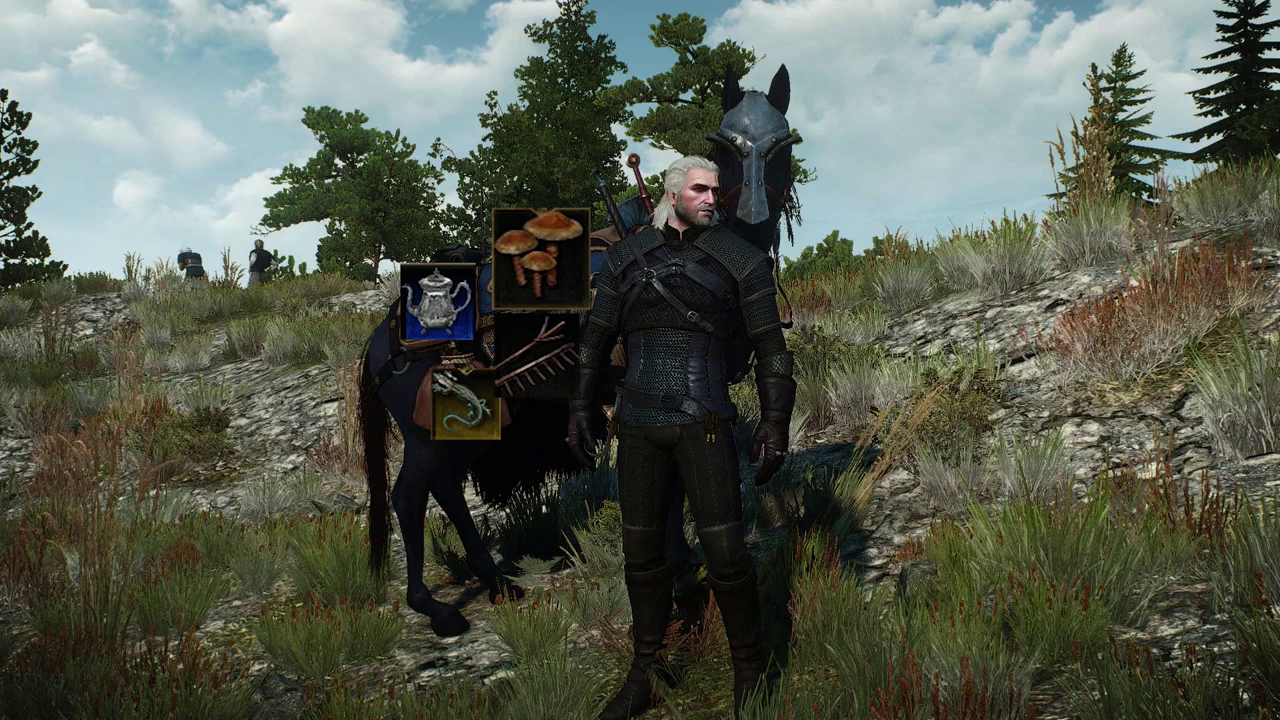Select the bundle of twigs item icon
This screenshot has width=1280, height=720.
535,360
